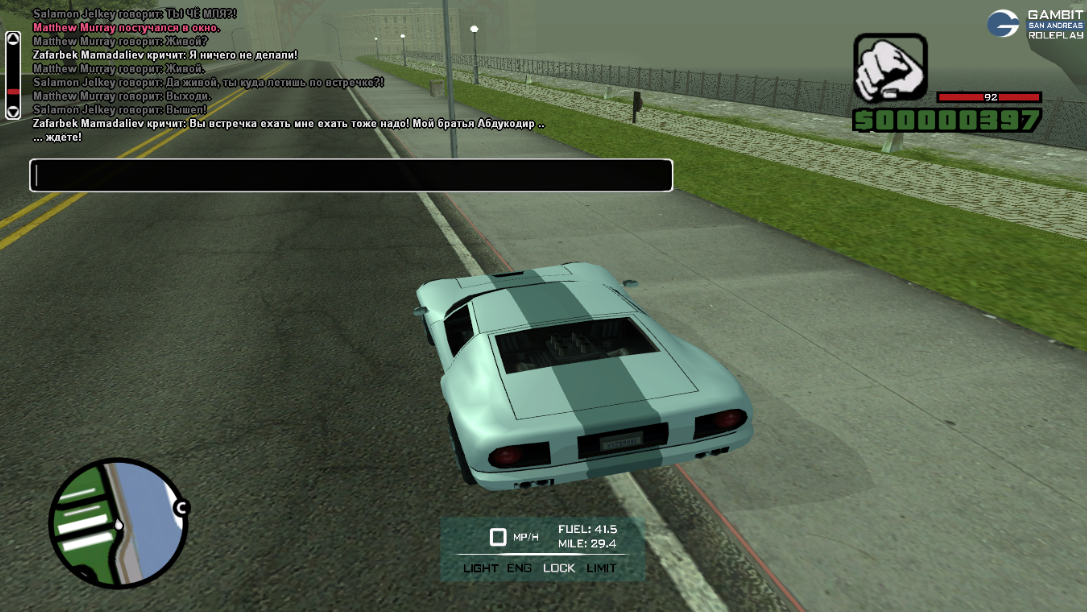Toggle the LOCK door indicator
This screenshot has height=612, width=1087.
coord(559,568)
